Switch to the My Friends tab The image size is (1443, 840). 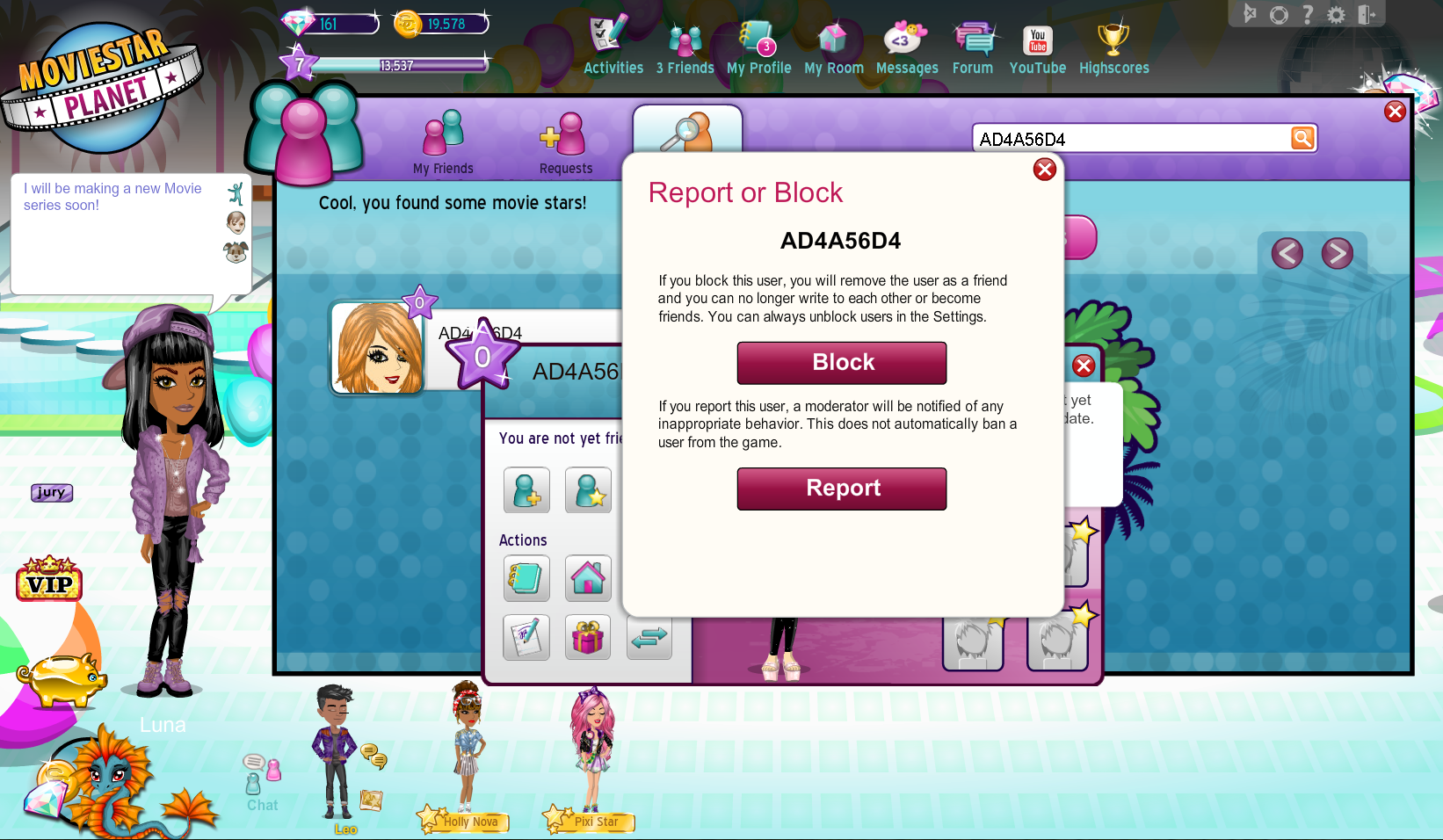[x=444, y=142]
